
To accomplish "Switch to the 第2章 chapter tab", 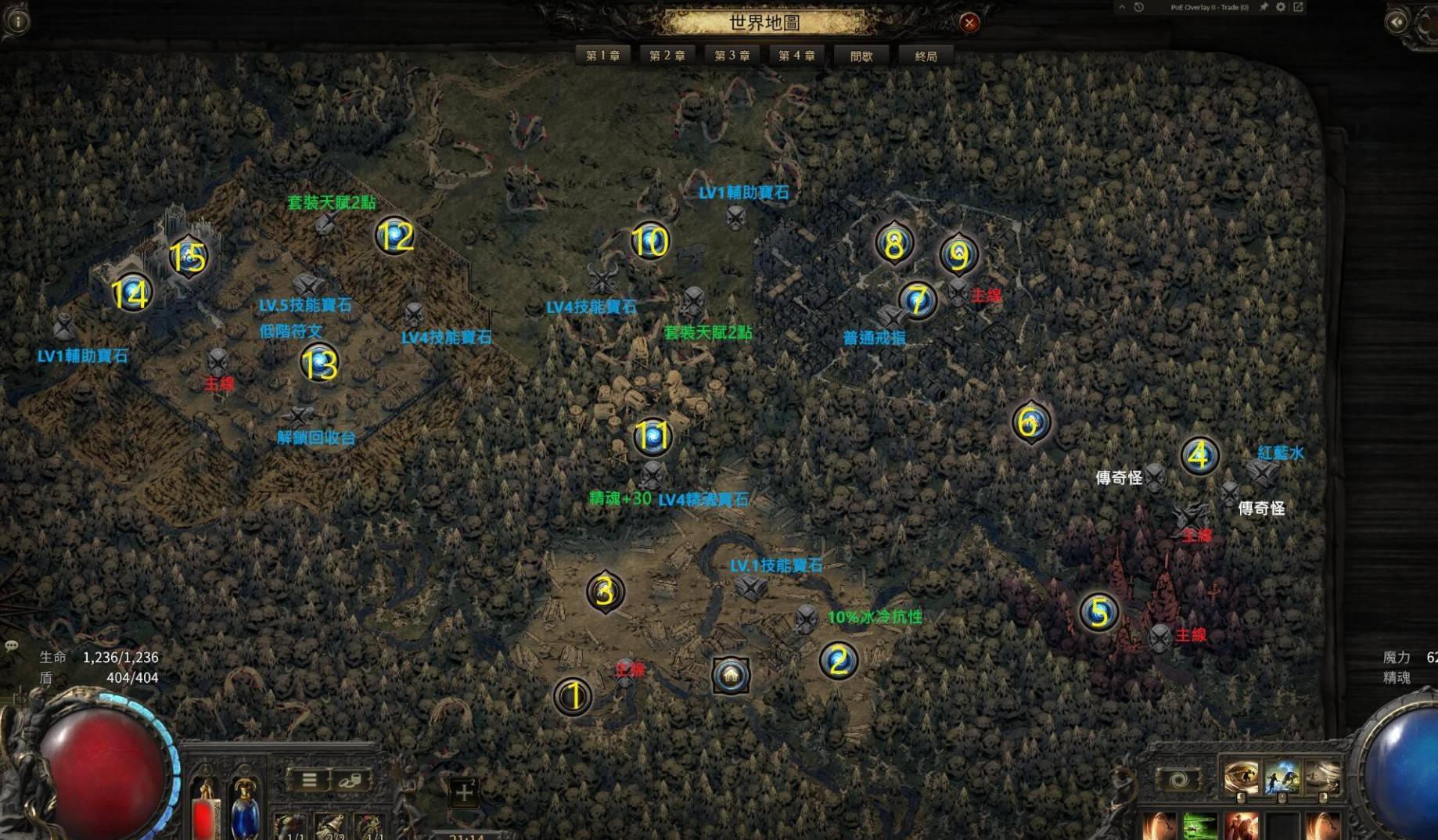I will [667, 56].
